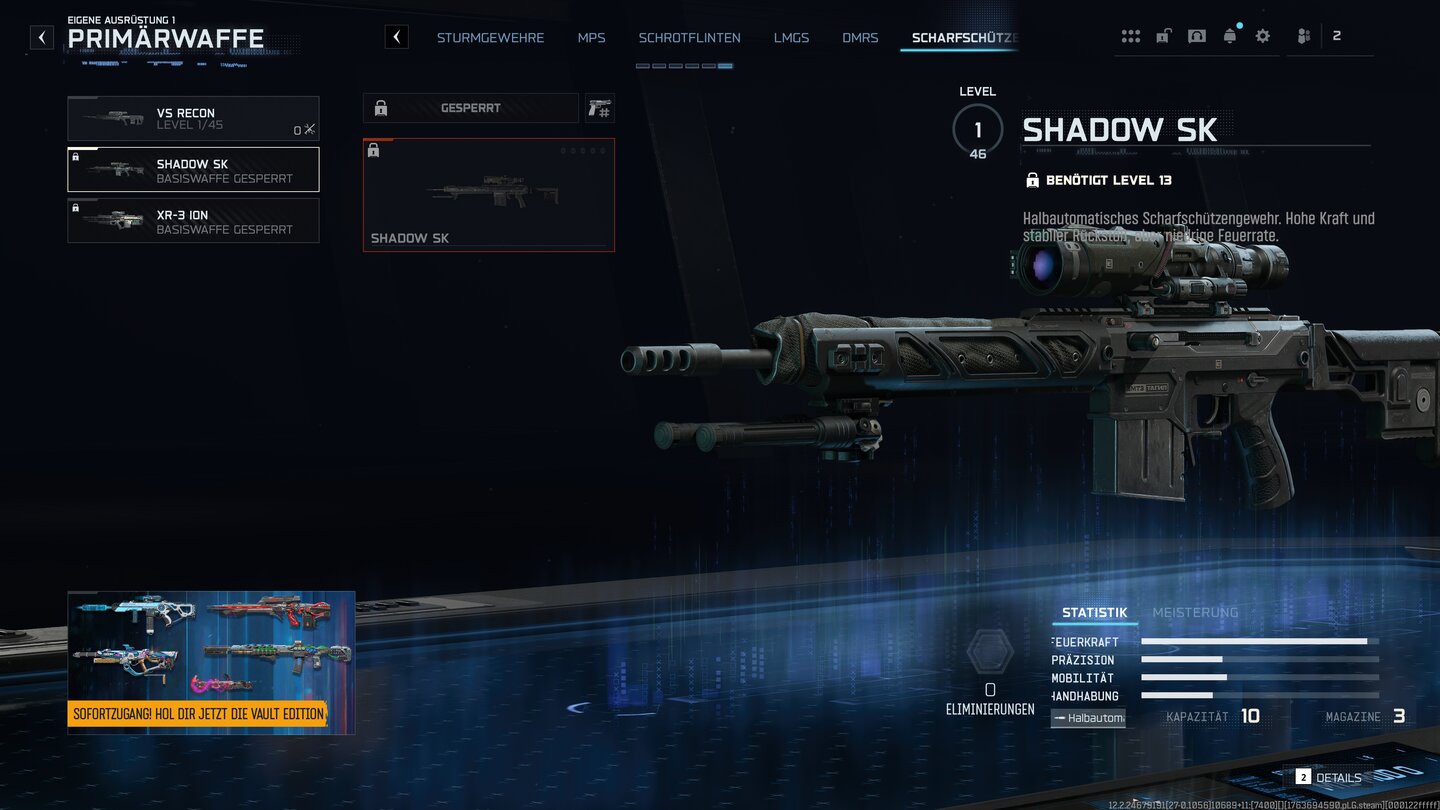The image size is (1440, 810).
Task: Open the notifications bell
Action: coord(1230,36)
